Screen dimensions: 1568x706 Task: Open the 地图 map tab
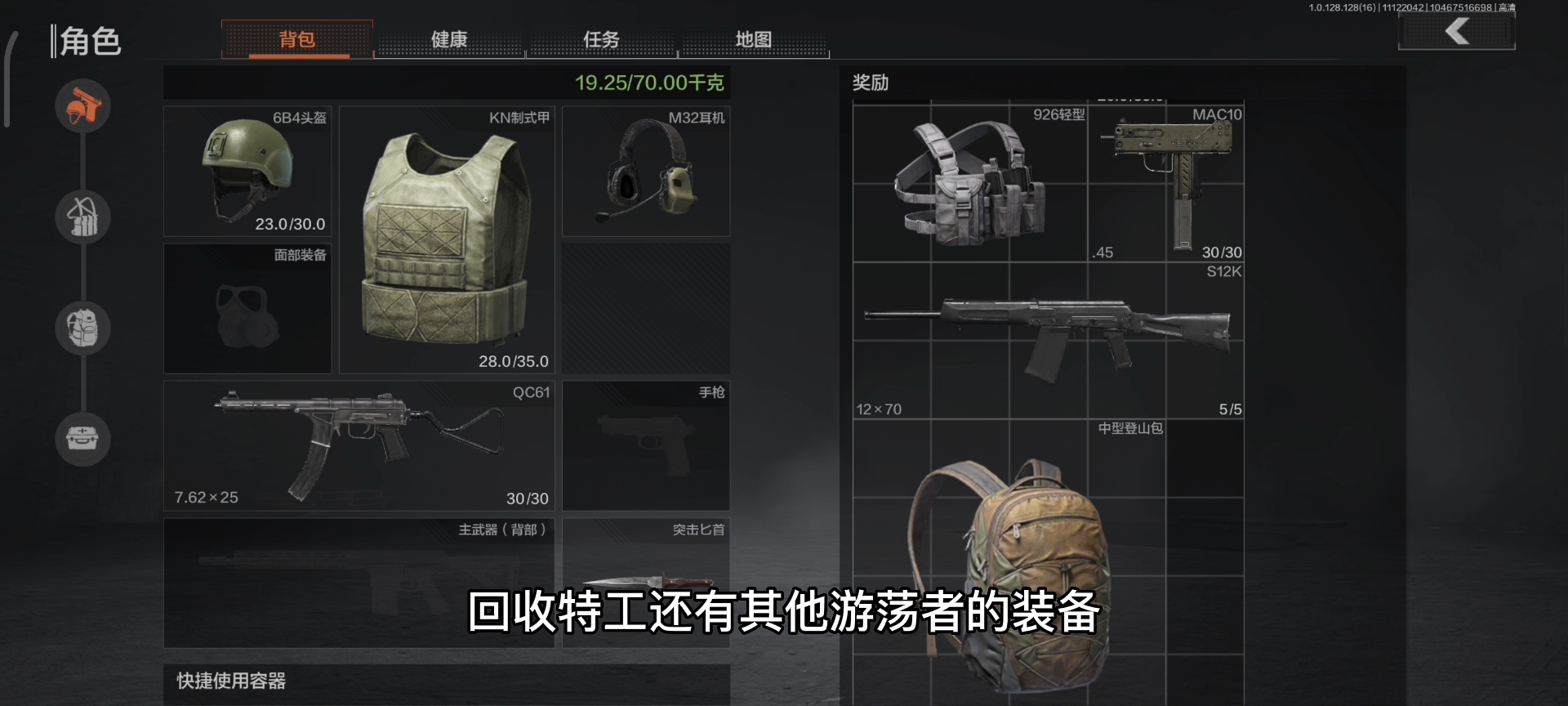753,39
